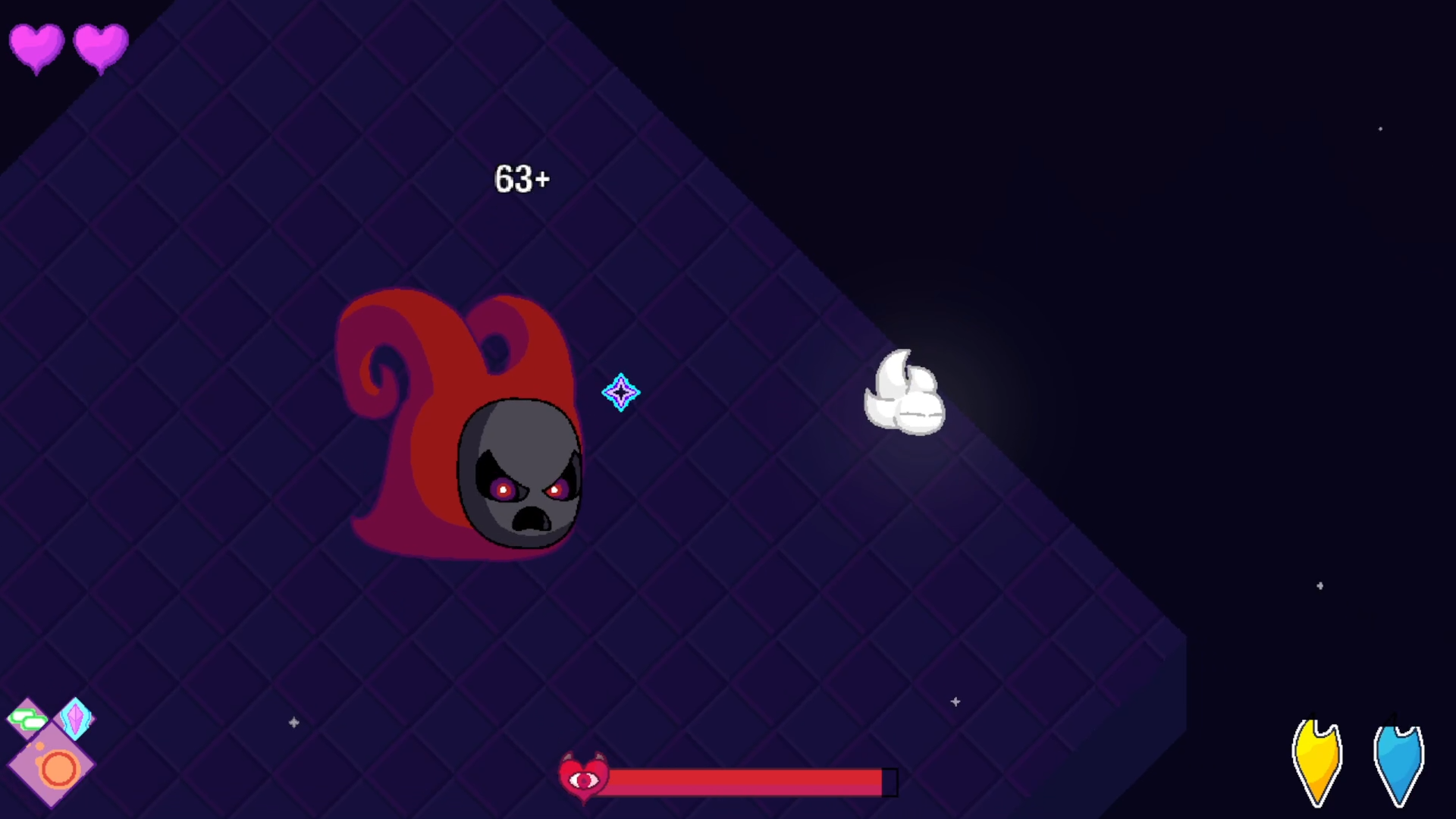Click the tiny star in the top-right darkness

pos(1380,130)
